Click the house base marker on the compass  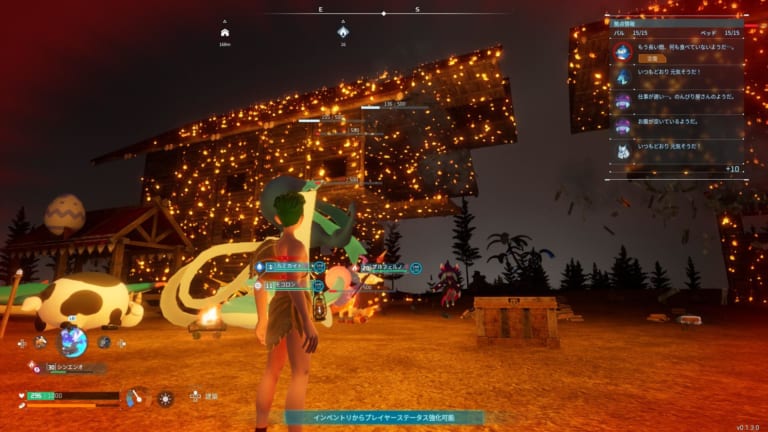tap(225, 32)
